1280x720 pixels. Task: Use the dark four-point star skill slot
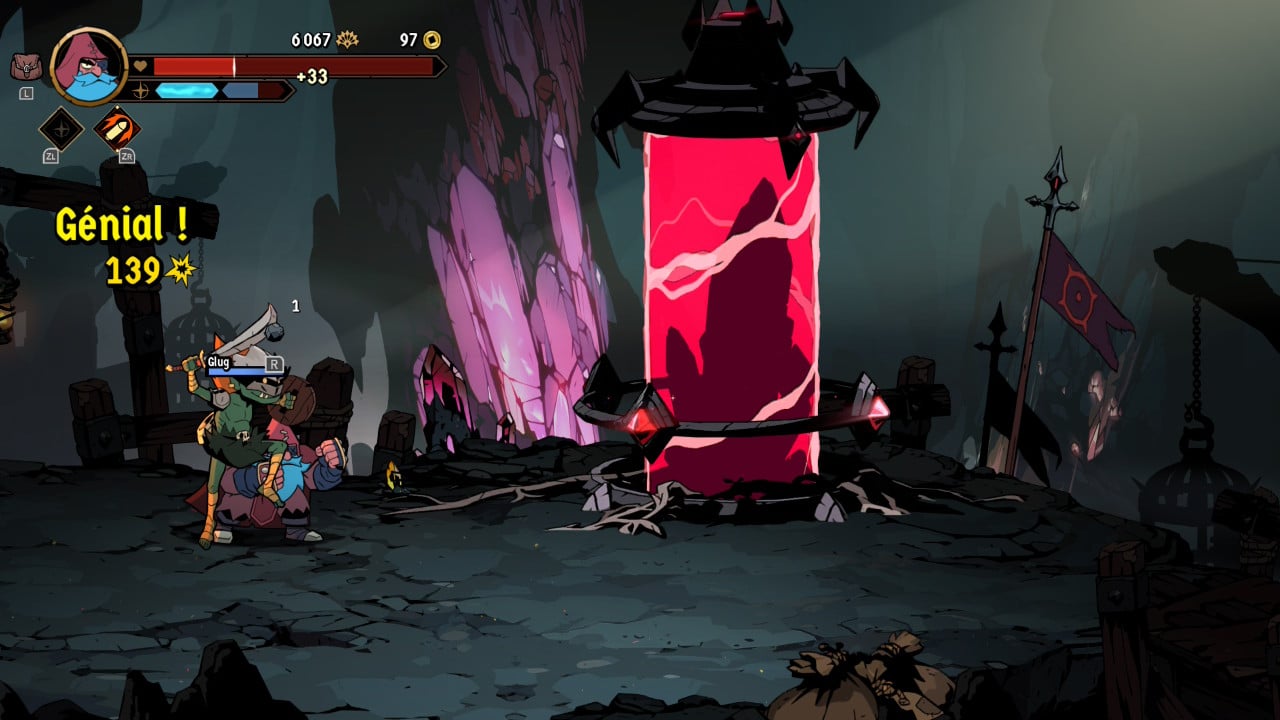tap(61, 129)
